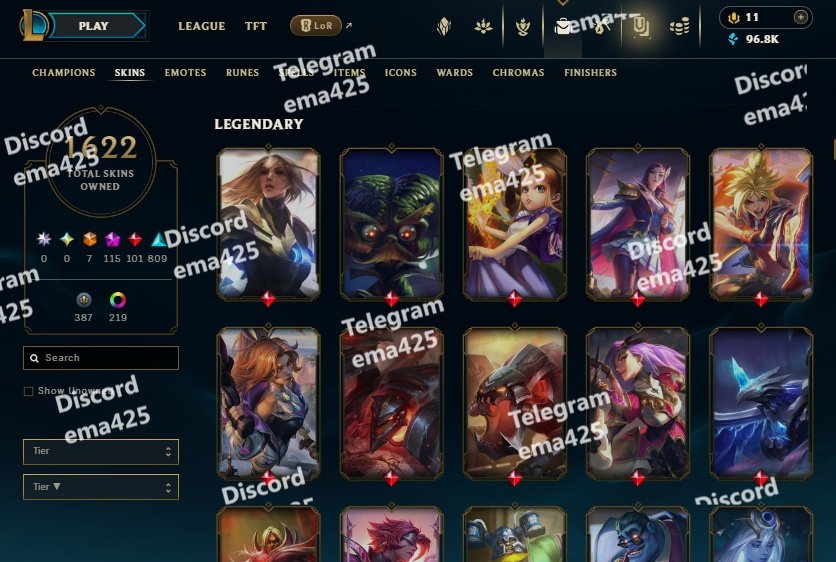Show the Icons collection tab
Image resolution: width=836 pixels, height=562 pixels.
401,73
